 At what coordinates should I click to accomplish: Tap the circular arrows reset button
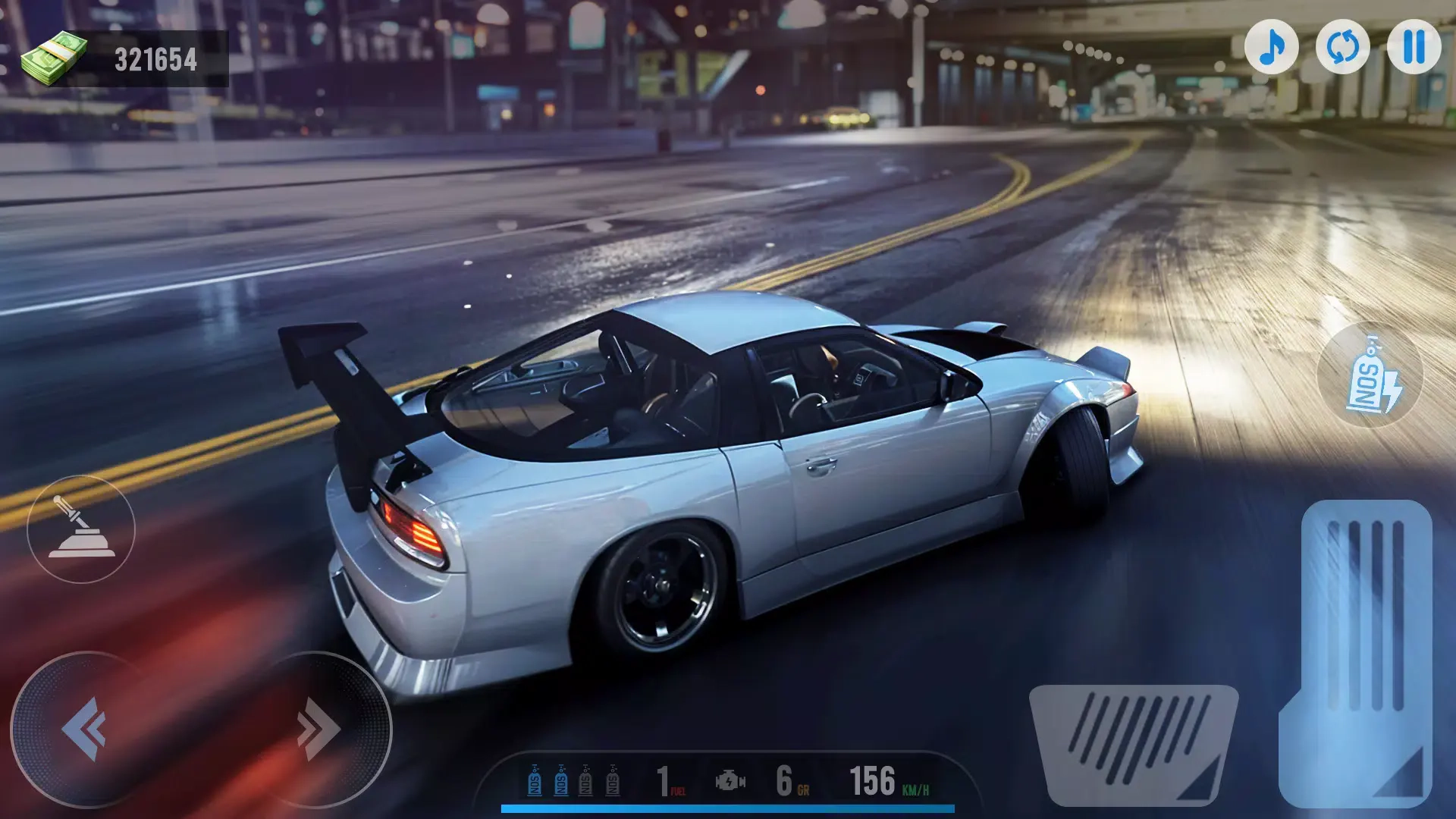[x=1342, y=47]
